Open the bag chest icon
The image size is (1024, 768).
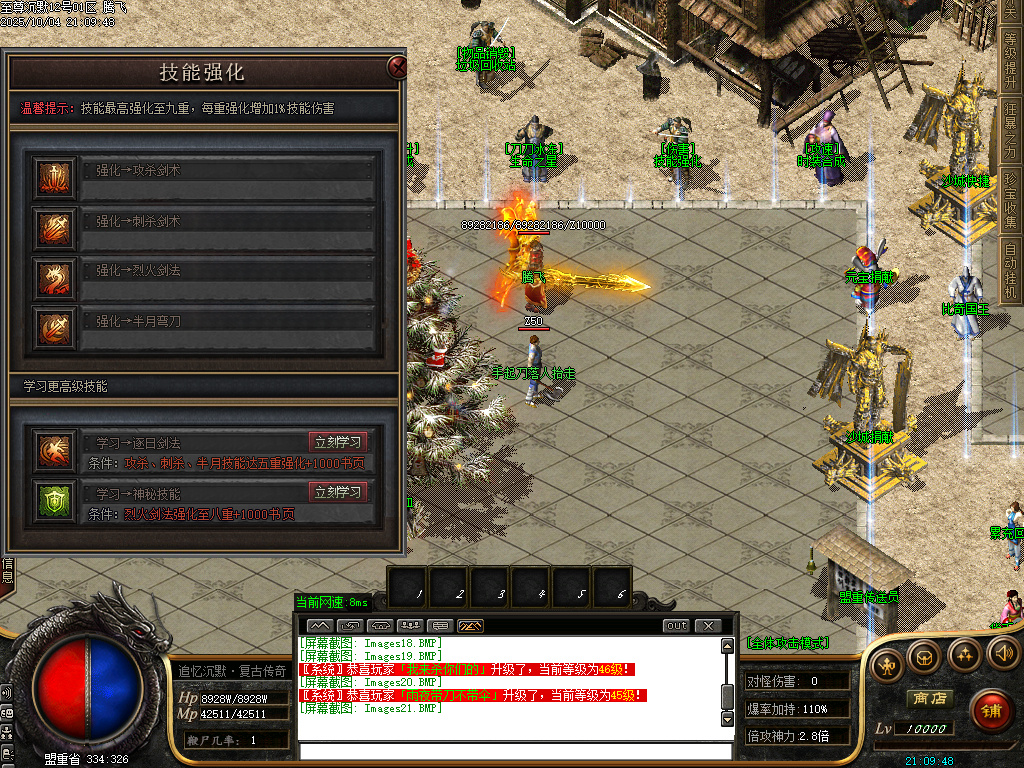pyautogui.click(x=924, y=655)
